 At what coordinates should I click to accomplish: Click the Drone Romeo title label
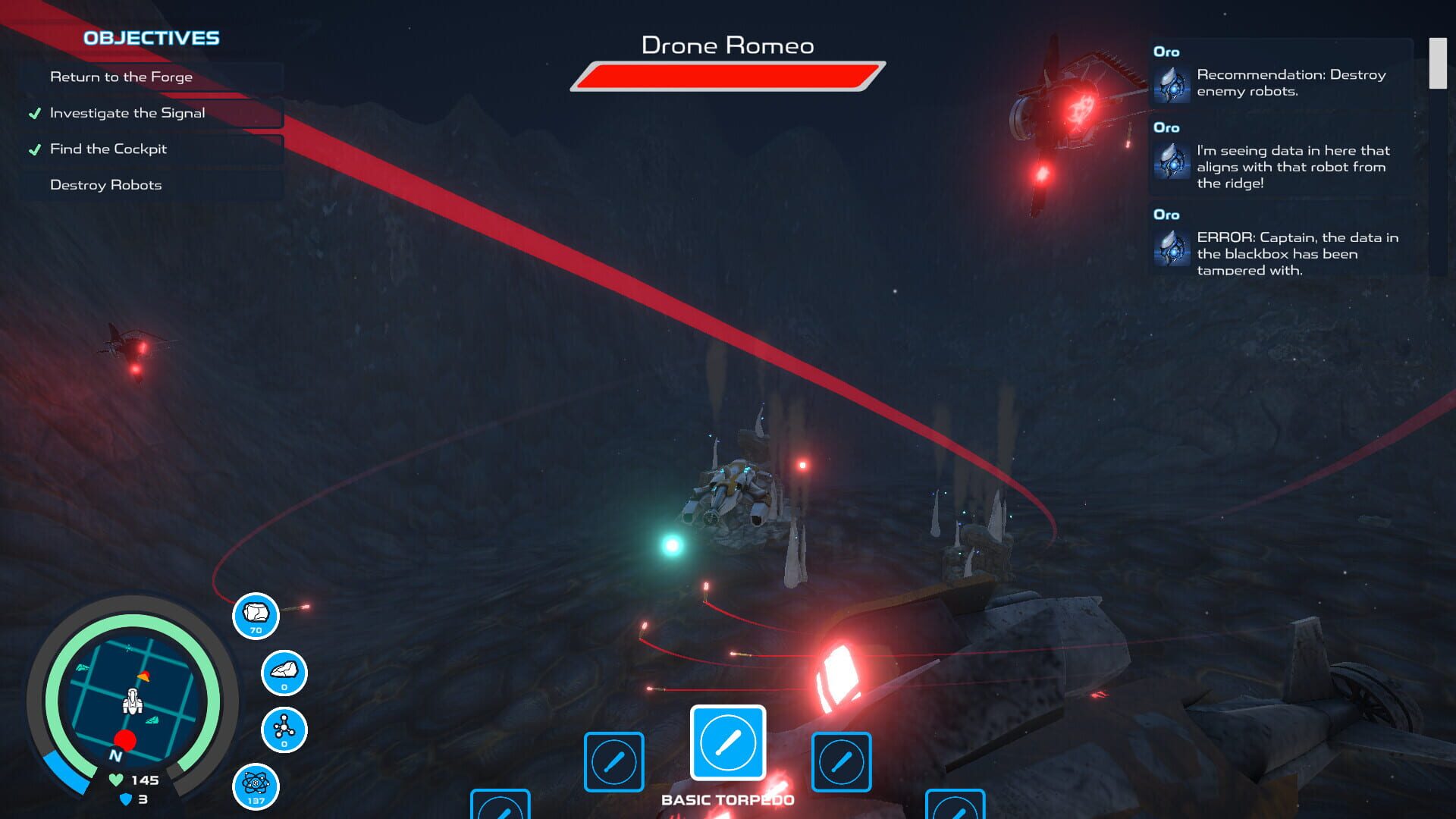pyautogui.click(x=727, y=45)
